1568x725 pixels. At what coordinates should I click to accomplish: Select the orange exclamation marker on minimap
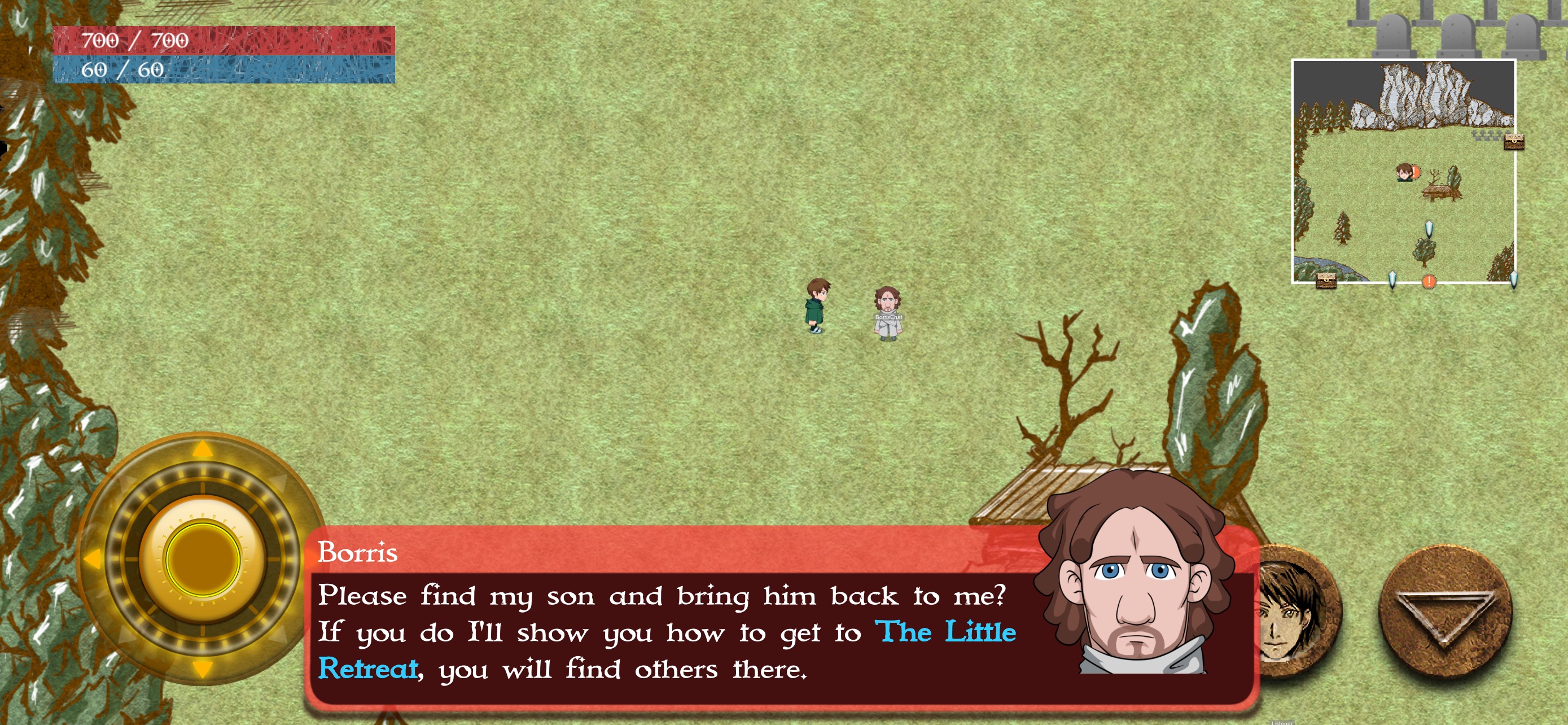(x=1429, y=281)
